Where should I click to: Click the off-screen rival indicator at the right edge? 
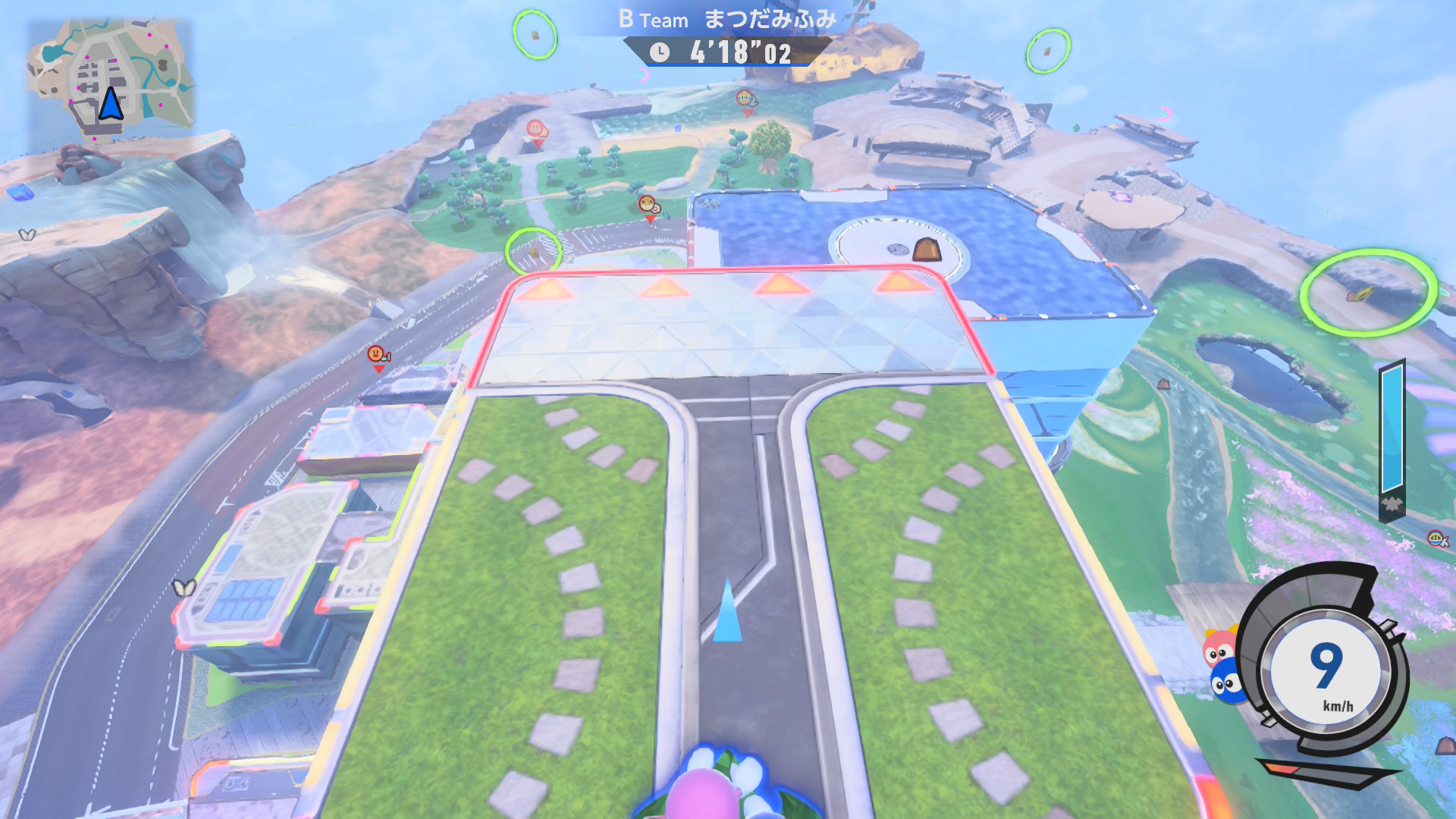(x=1437, y=539)
